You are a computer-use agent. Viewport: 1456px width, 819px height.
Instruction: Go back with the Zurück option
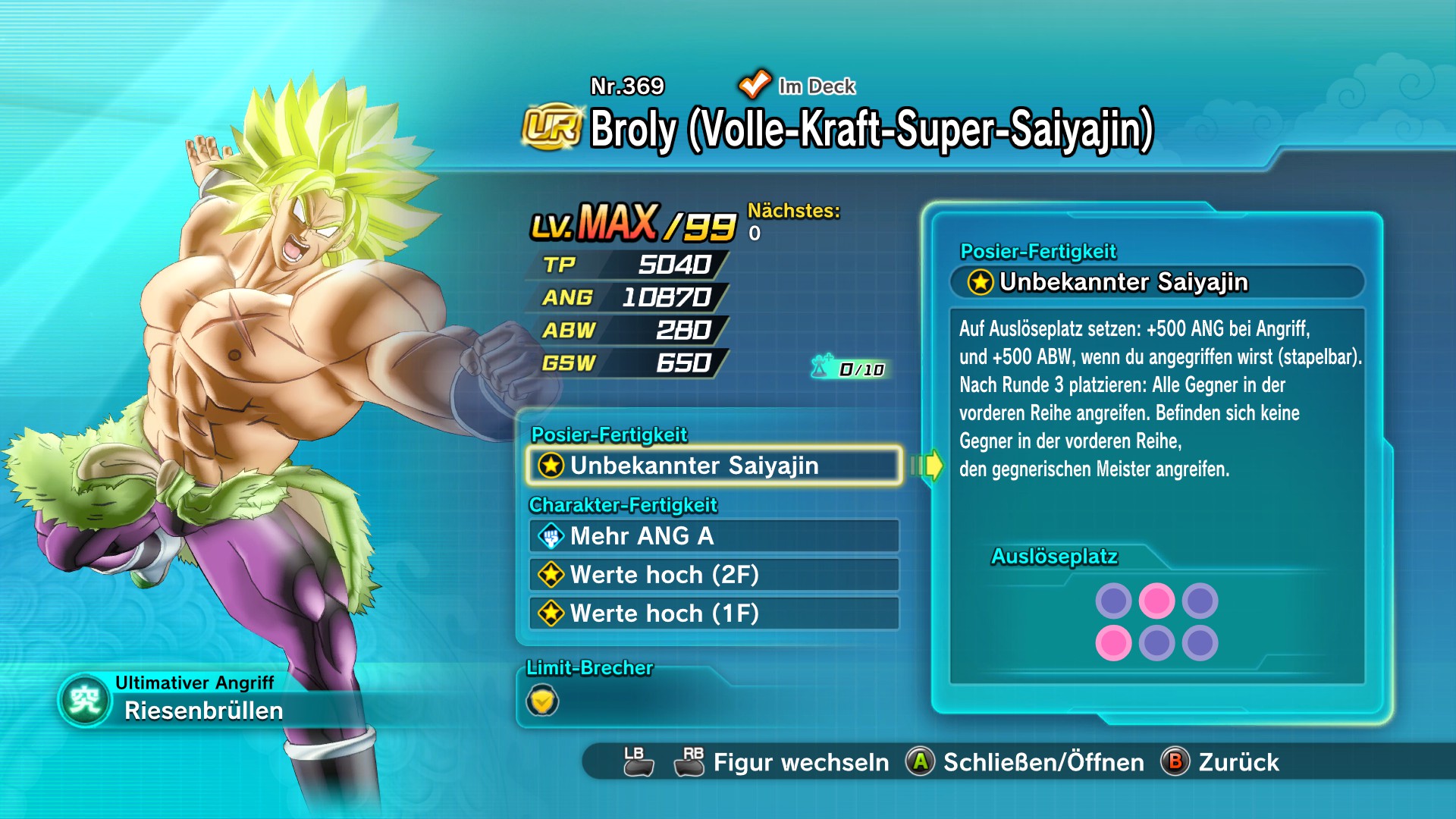(1238, 762)
